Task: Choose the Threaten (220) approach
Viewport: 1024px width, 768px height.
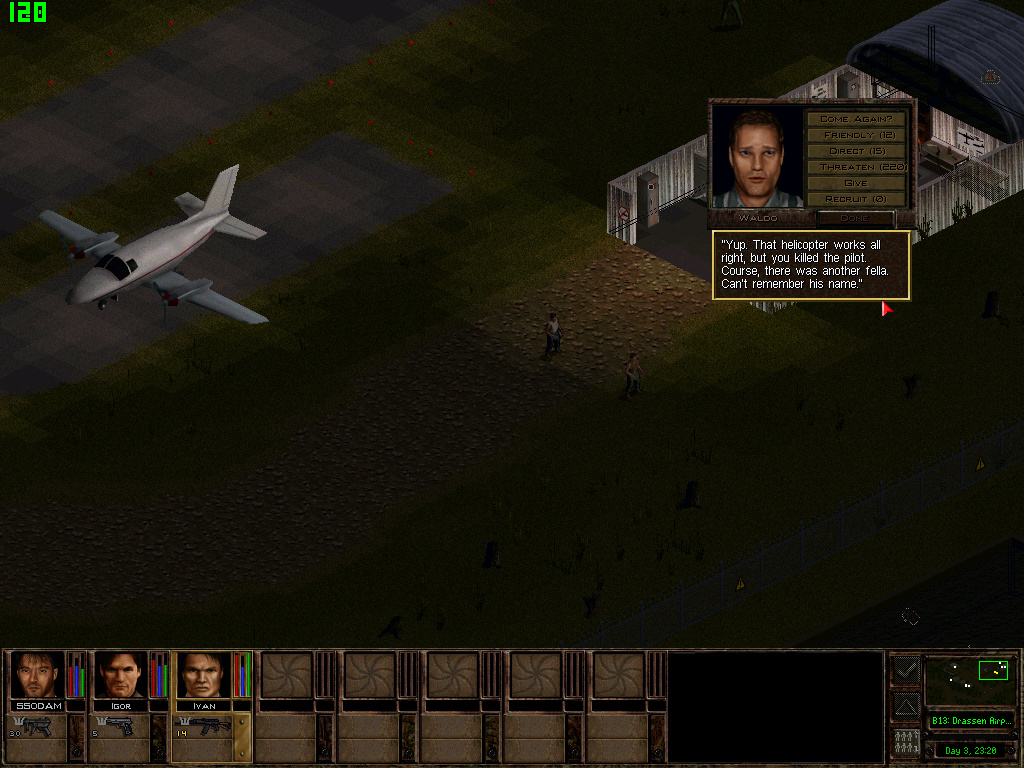Action: point(856,167)
